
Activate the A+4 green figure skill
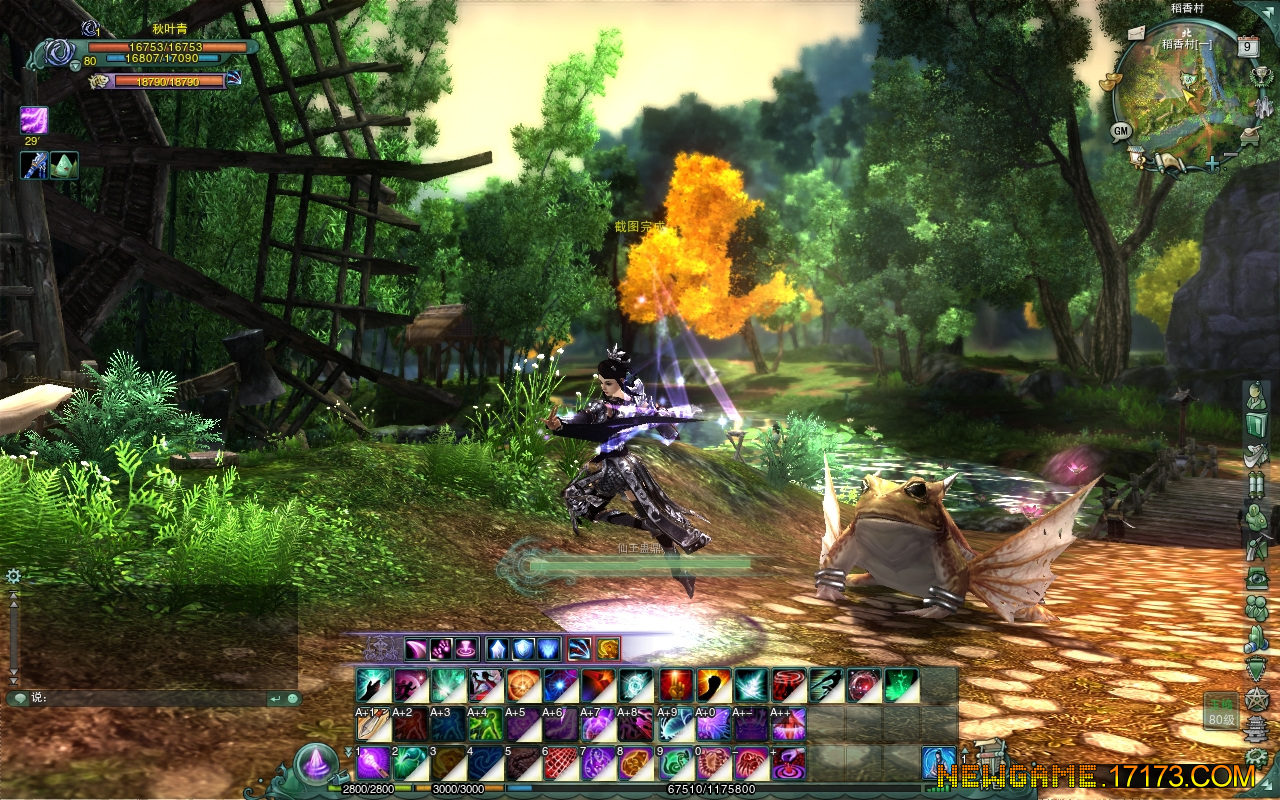(x=485, y=724)
